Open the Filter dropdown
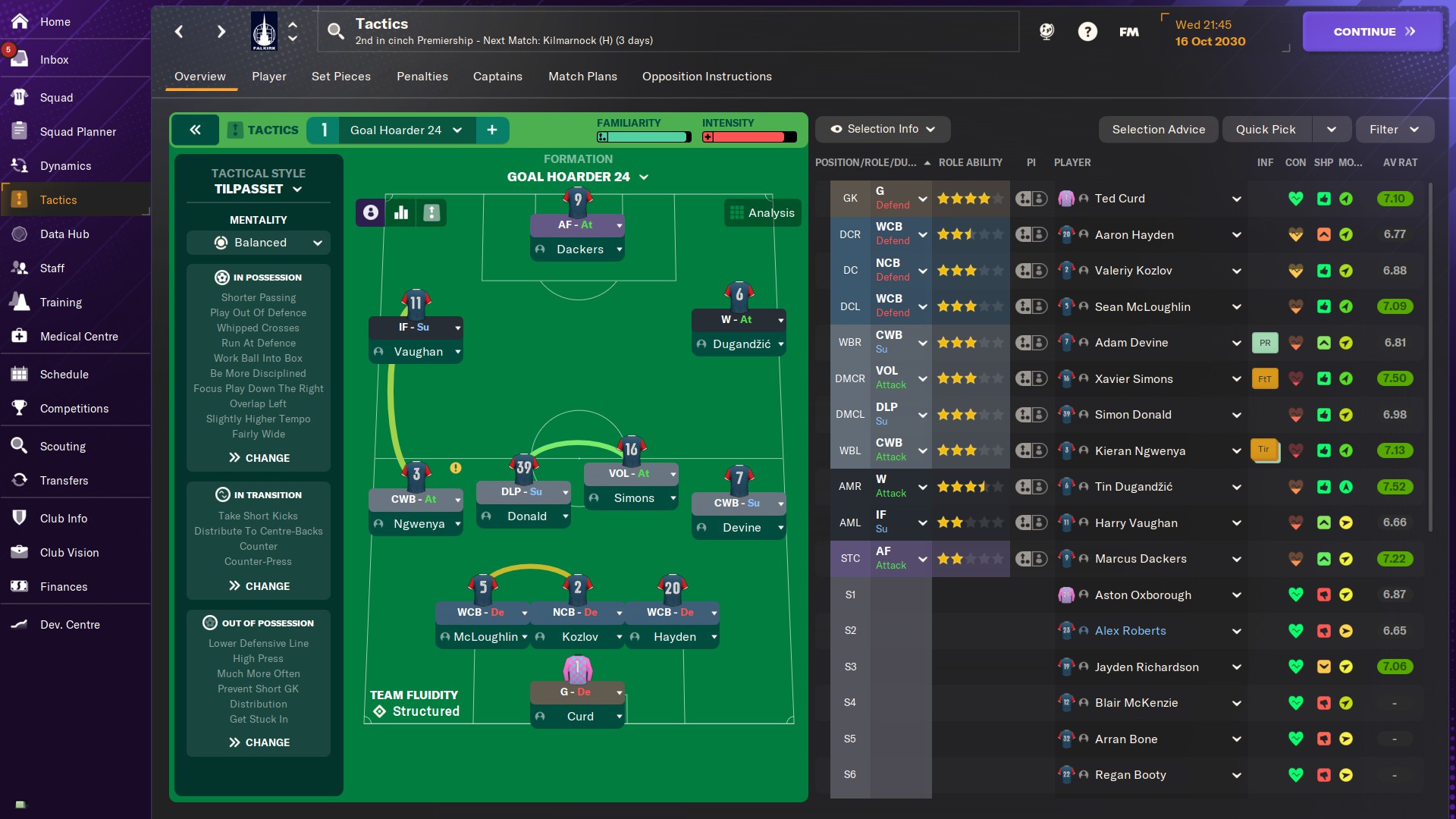This screenshot has height=819, width=1456. click(x=1394, y=130)
